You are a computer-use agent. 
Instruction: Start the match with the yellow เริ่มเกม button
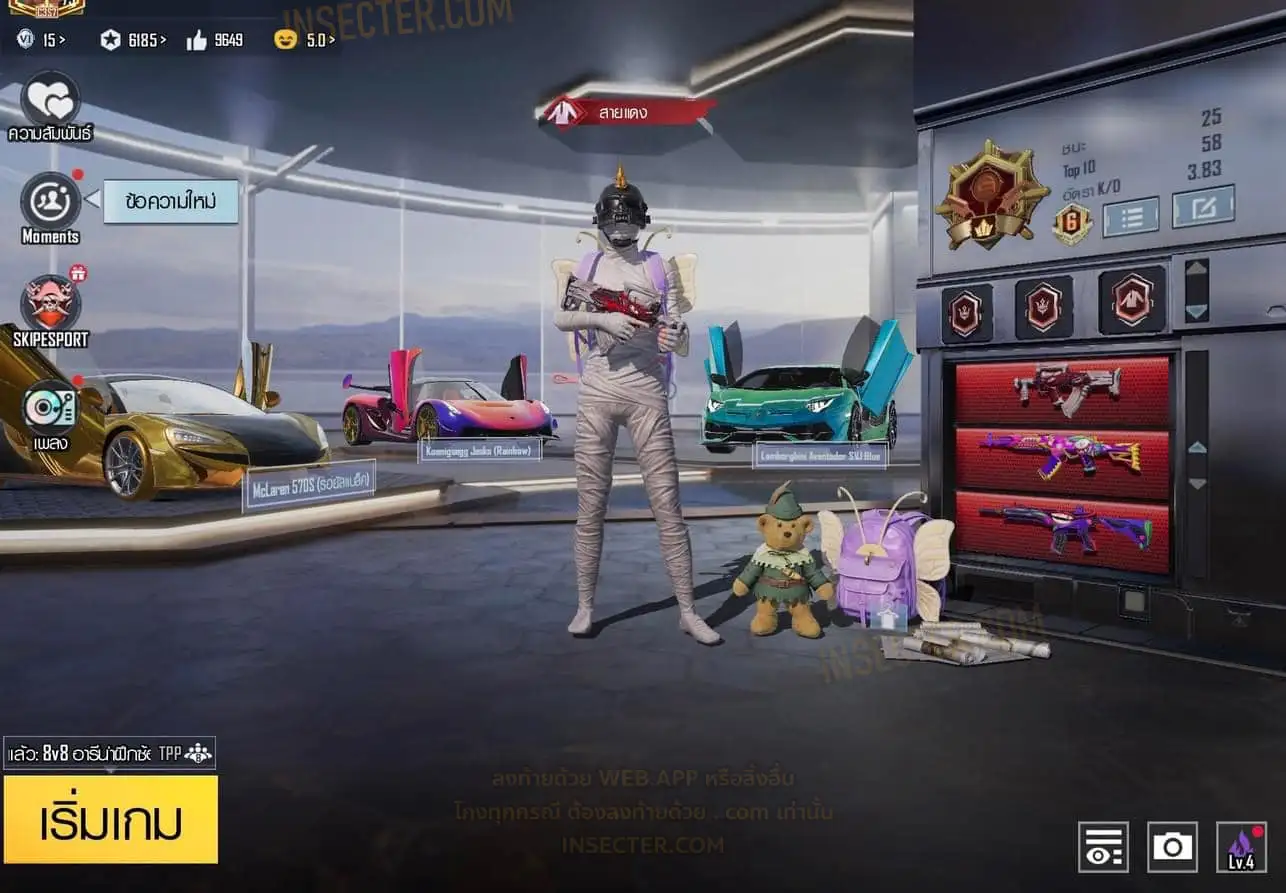point(110,819)
